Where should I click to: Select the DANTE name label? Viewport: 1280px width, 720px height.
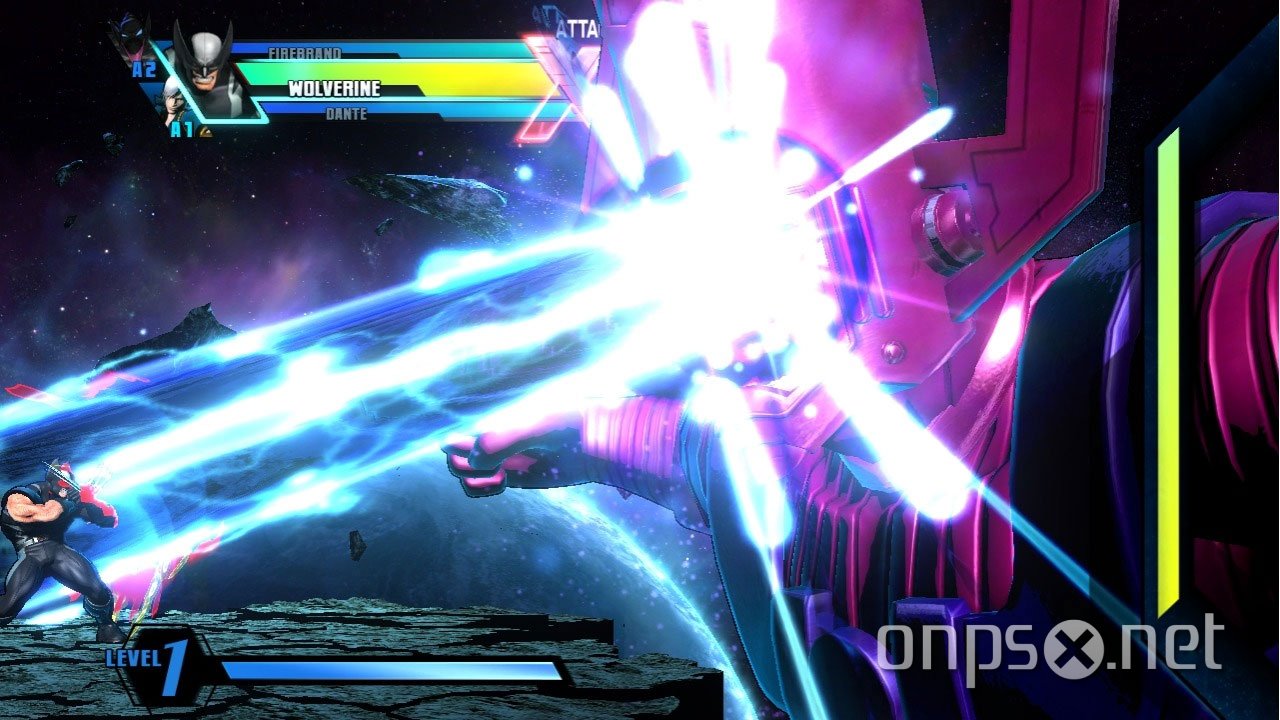(347, 112)
